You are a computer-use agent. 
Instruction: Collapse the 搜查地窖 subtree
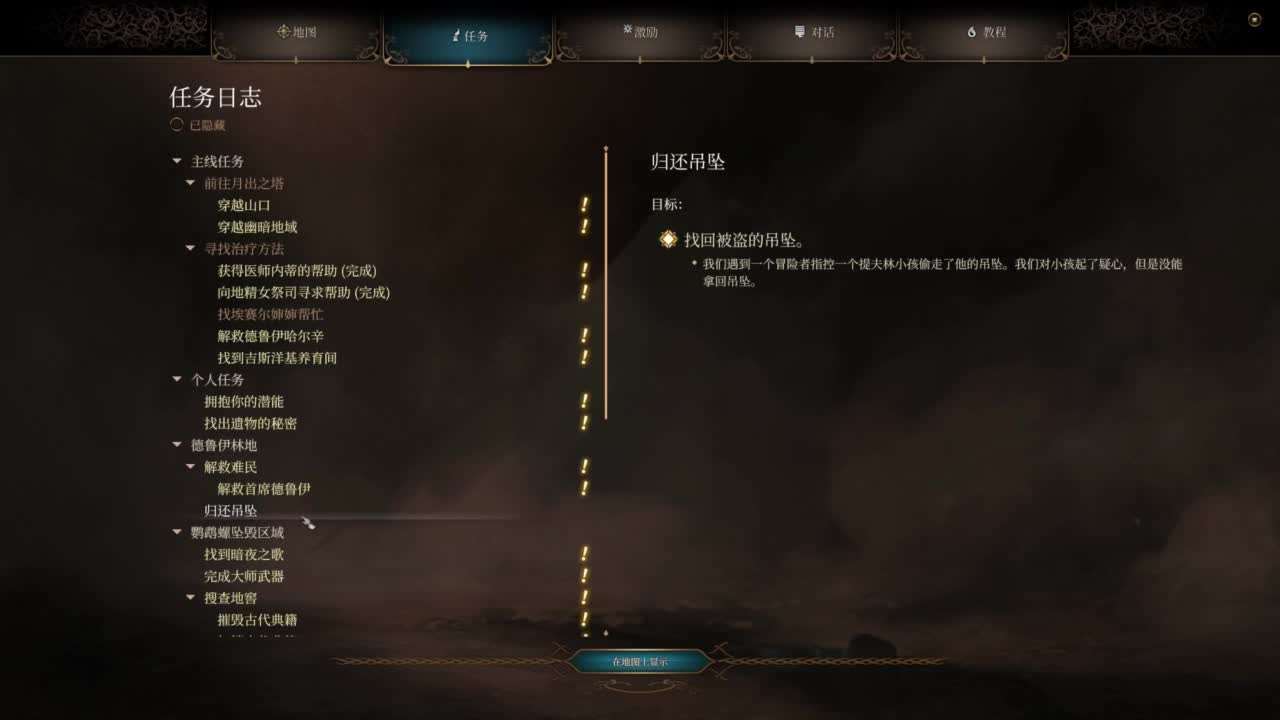click(x=192, y=598)
